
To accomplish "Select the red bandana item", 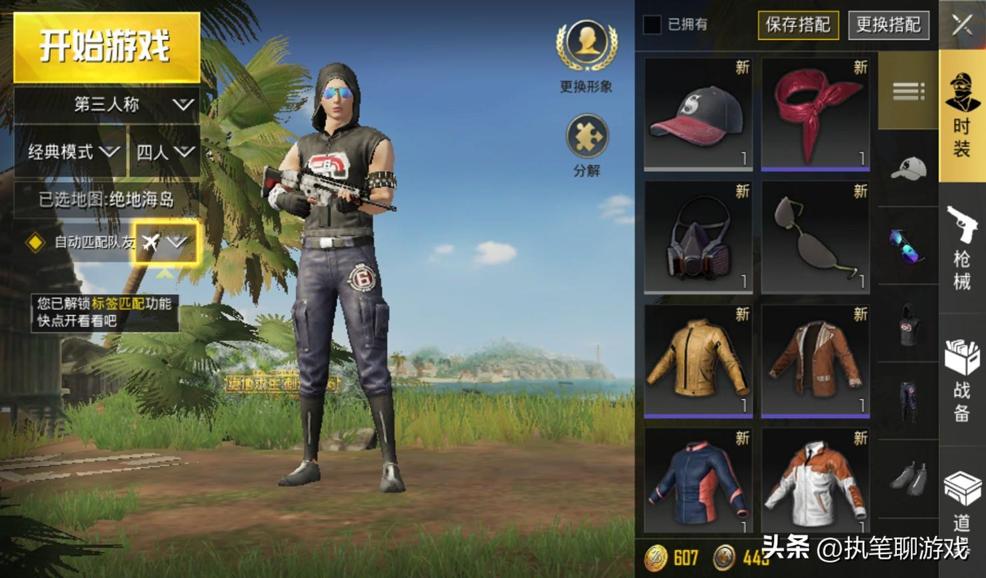I will coord(815,114).
